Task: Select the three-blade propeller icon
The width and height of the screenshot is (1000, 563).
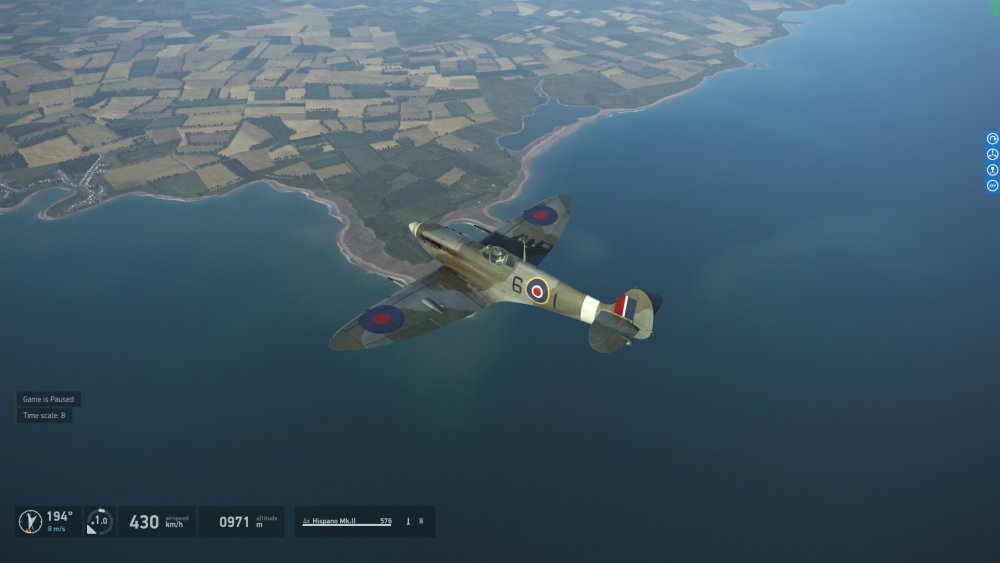Action: tap(993, 154)
